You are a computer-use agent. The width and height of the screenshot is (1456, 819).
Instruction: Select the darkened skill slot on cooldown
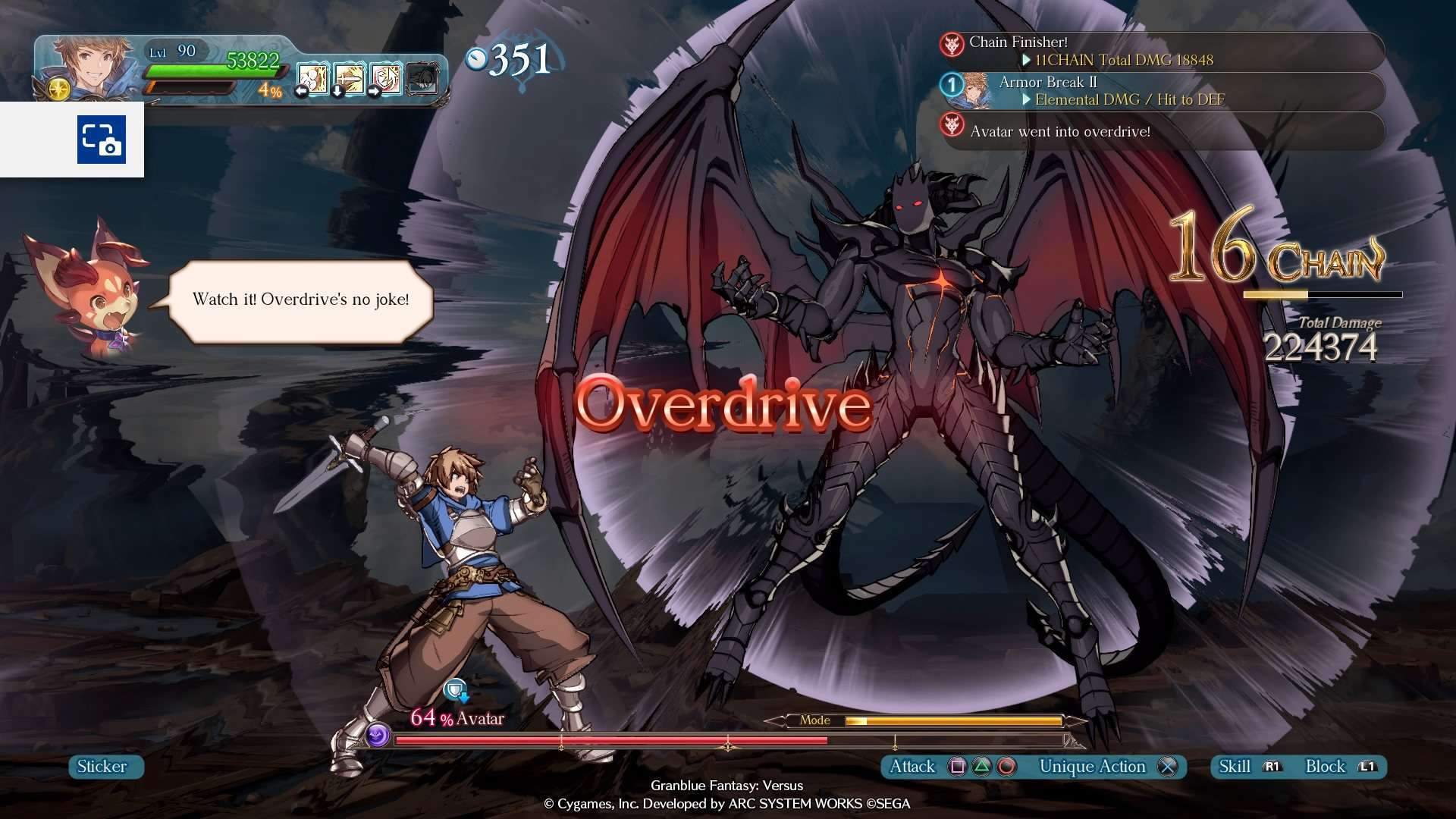point(422,78)
